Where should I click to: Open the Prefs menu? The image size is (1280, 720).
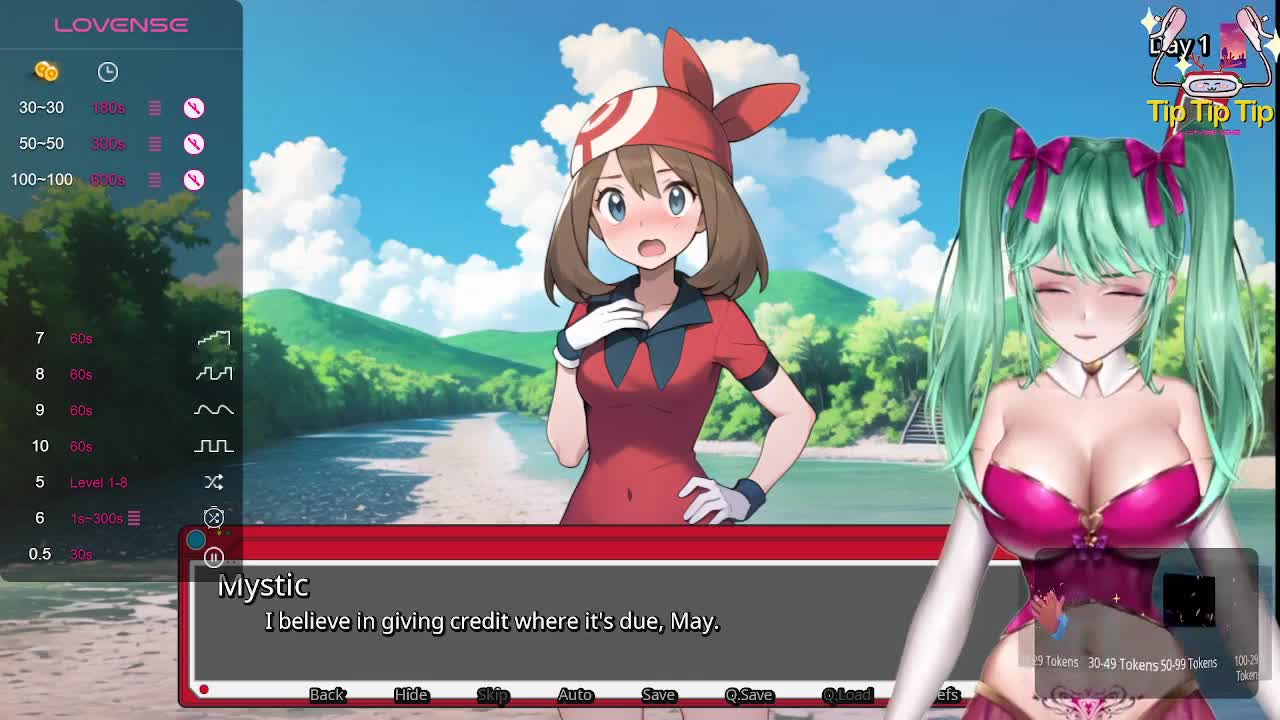pos(944,694)
